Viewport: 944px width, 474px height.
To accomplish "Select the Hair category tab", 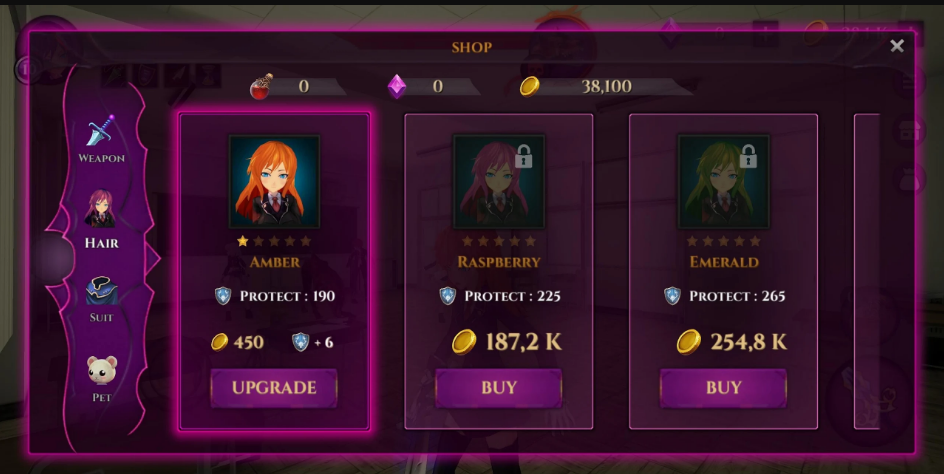I will [101, 218].
